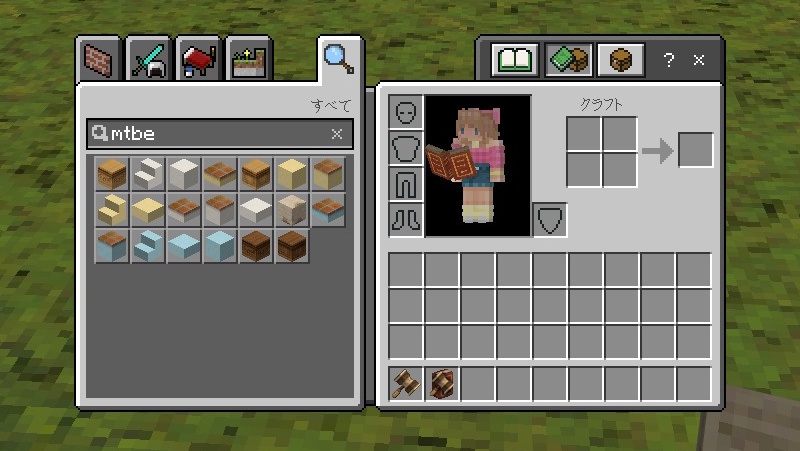
Task: Open the recipe book with the book button
Action: (516, 60)
